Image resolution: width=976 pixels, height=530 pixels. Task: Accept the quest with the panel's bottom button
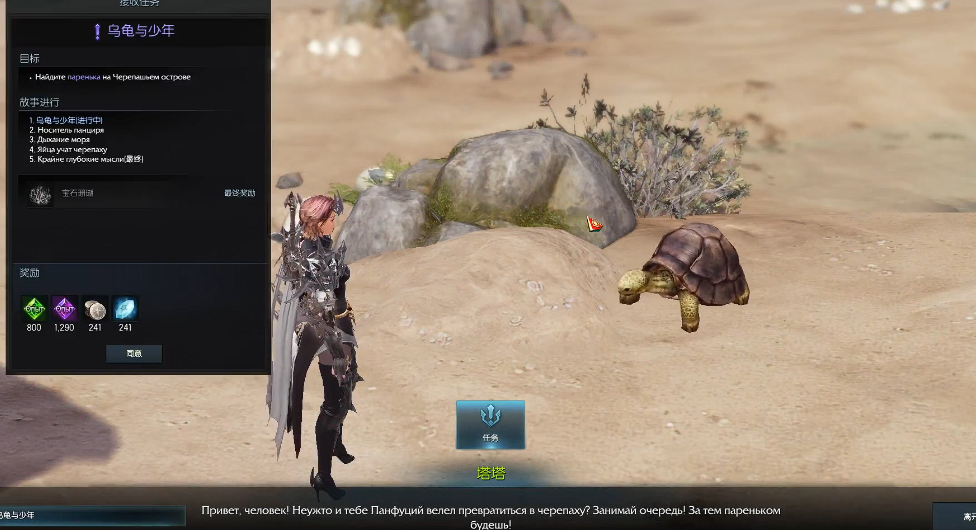coord(134,353)
